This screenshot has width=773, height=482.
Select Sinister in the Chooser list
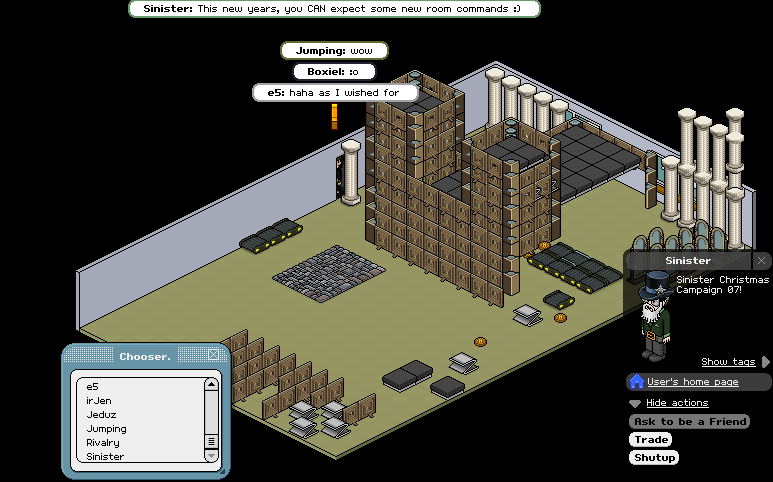106,456
